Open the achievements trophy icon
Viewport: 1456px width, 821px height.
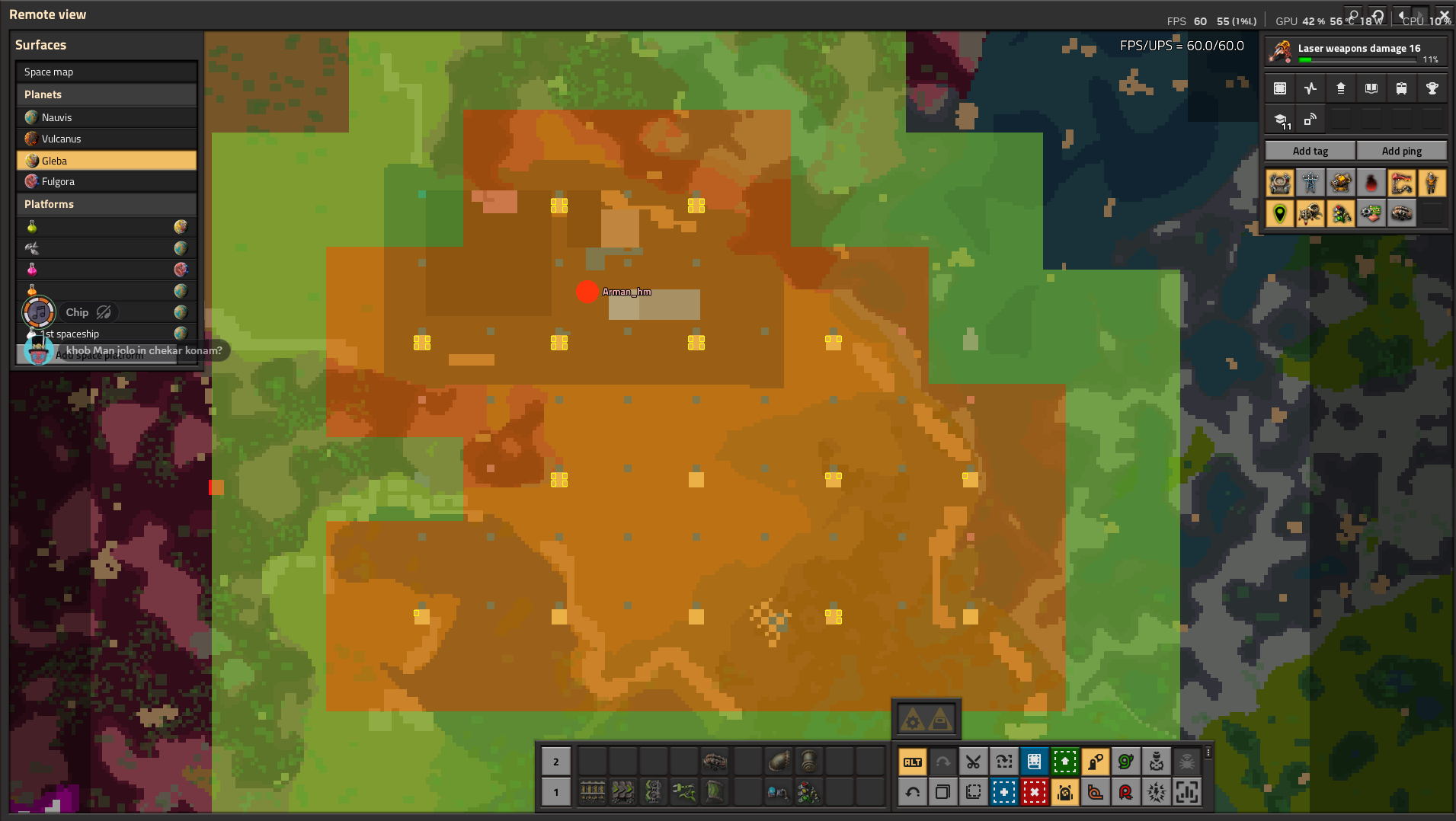1432,88
